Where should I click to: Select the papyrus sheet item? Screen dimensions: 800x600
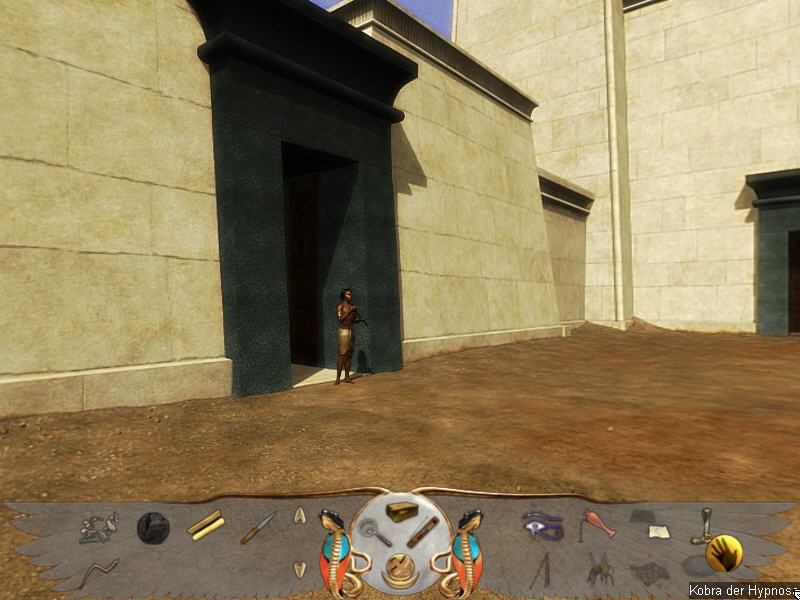tap(657, 531)
